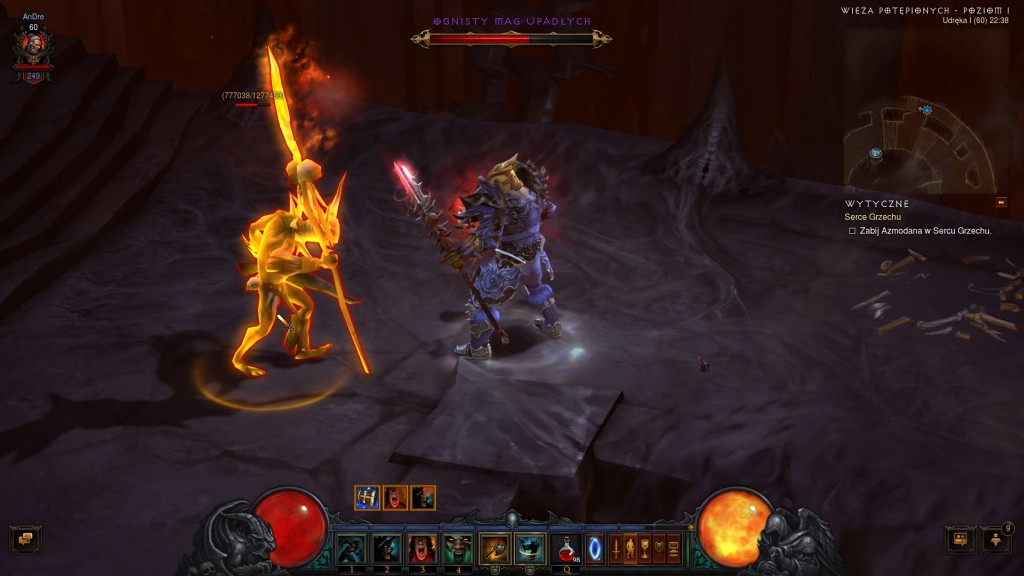Open the inventory character silhouette button
This screenshot has width=1024, height=576.
pyautogui.click(x=631, y=548)
